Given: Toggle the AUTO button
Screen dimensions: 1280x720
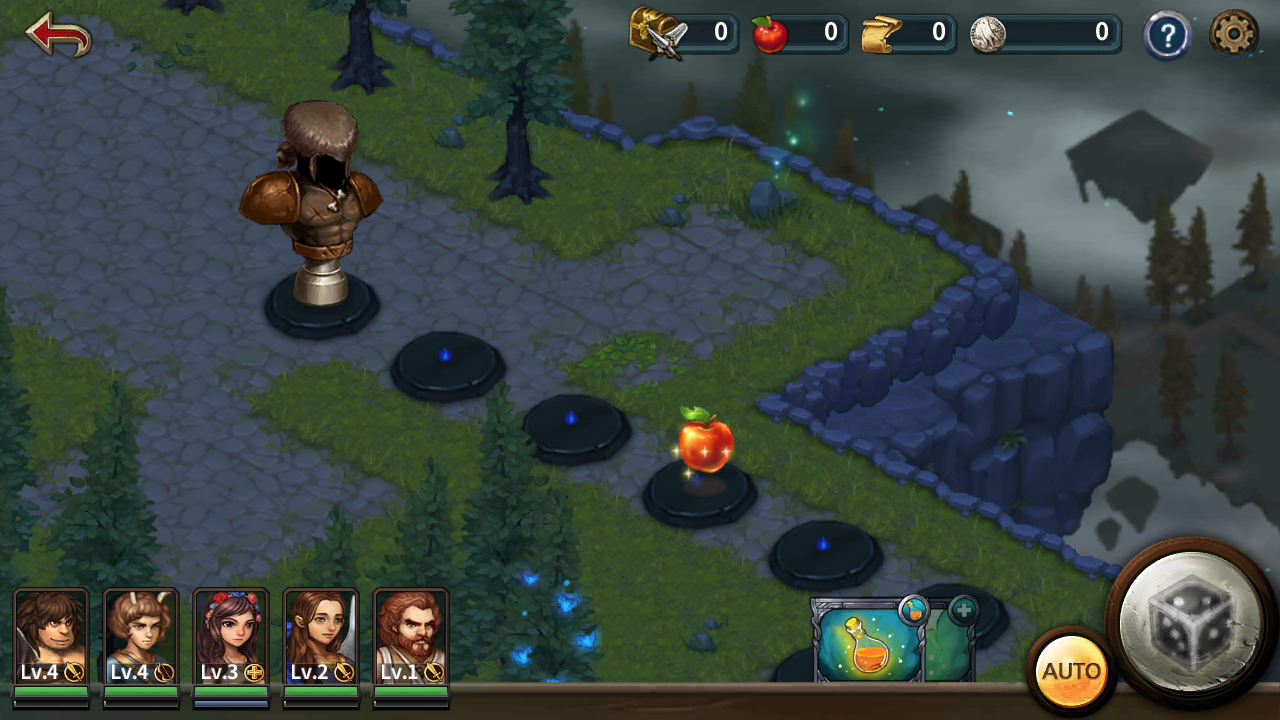Looking at the screenshot, I should coord(1071,671).
